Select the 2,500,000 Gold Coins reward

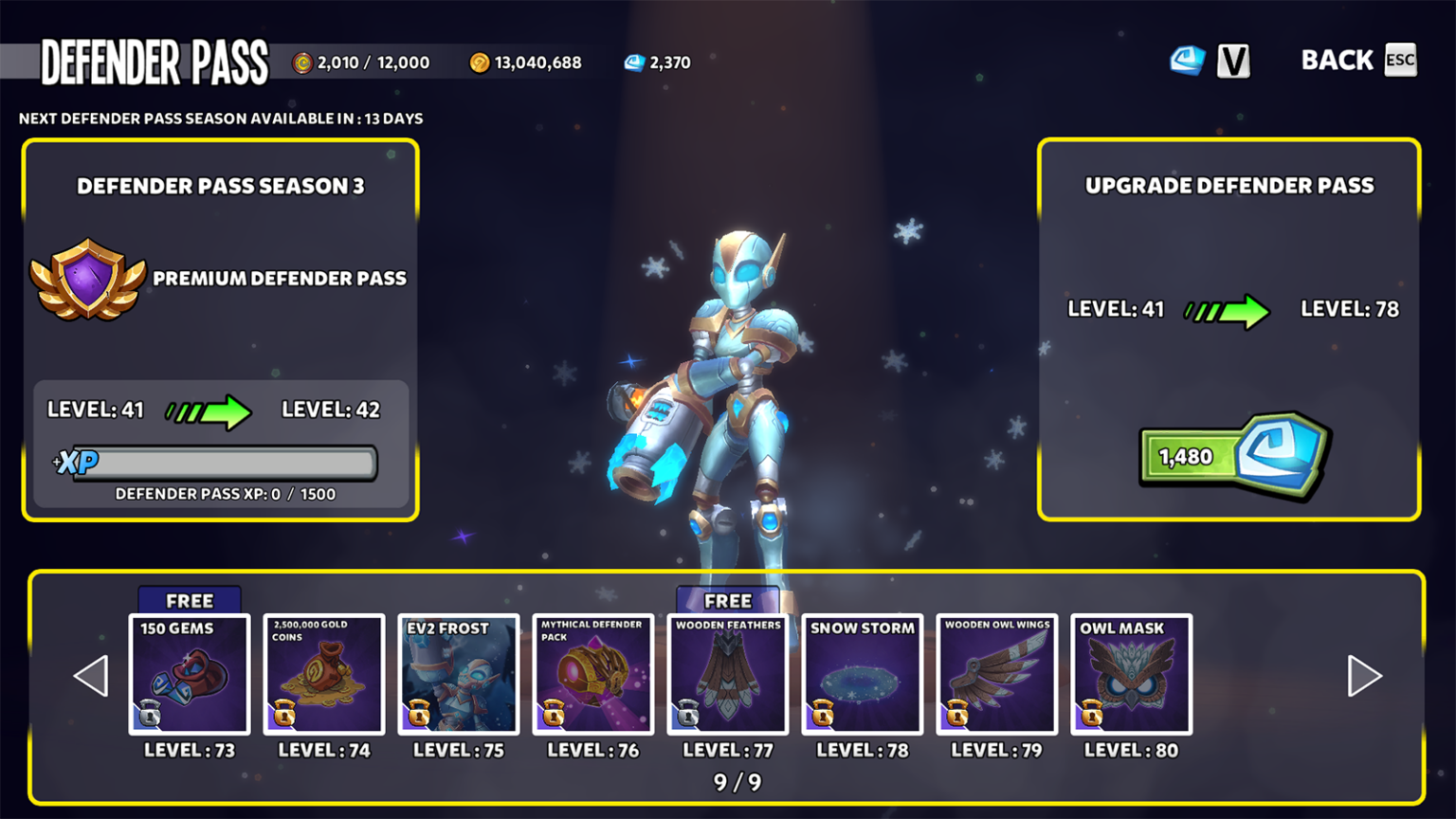click(x=324, y=674)
